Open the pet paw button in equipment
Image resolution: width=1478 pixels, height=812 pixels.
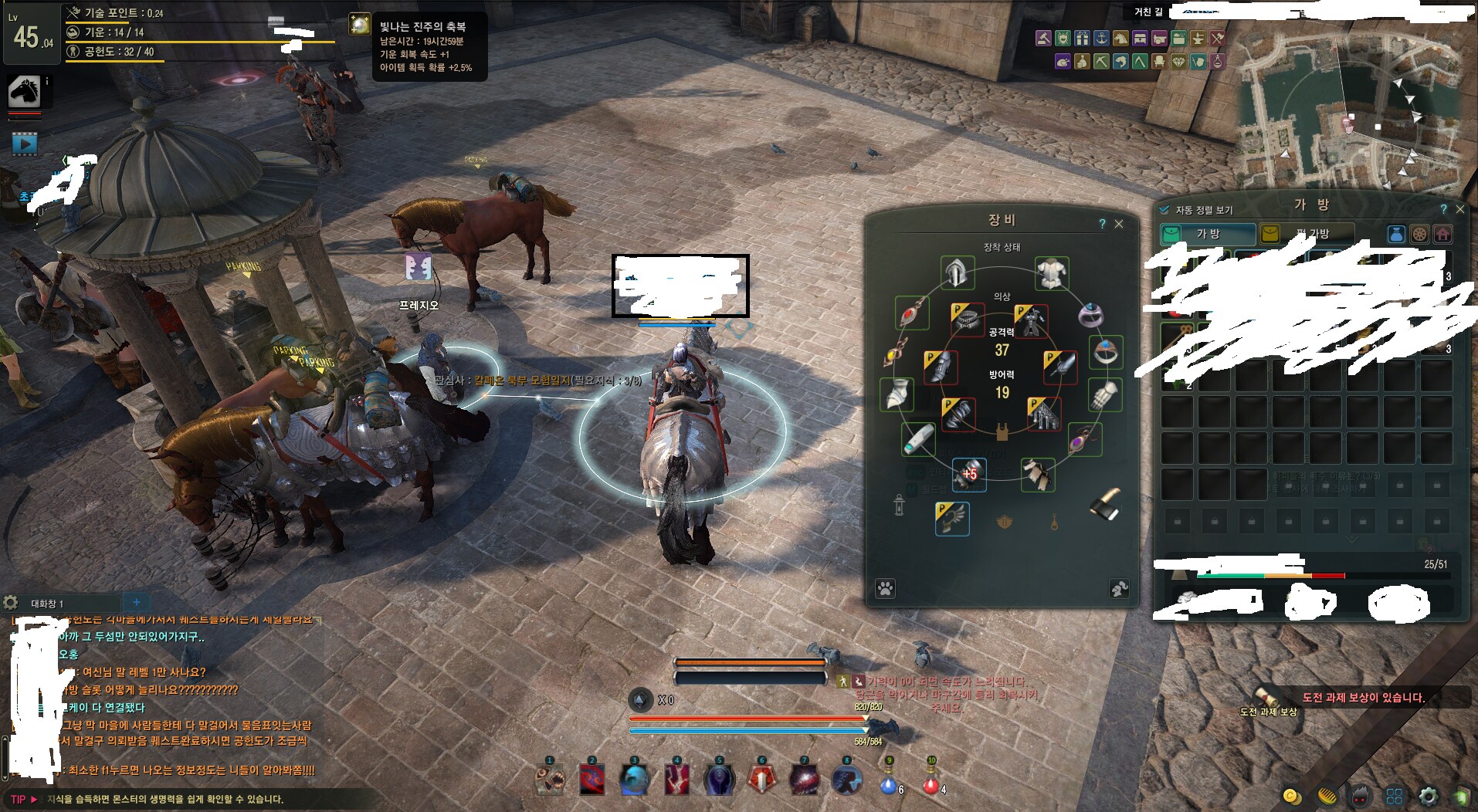tap(885, 589)
